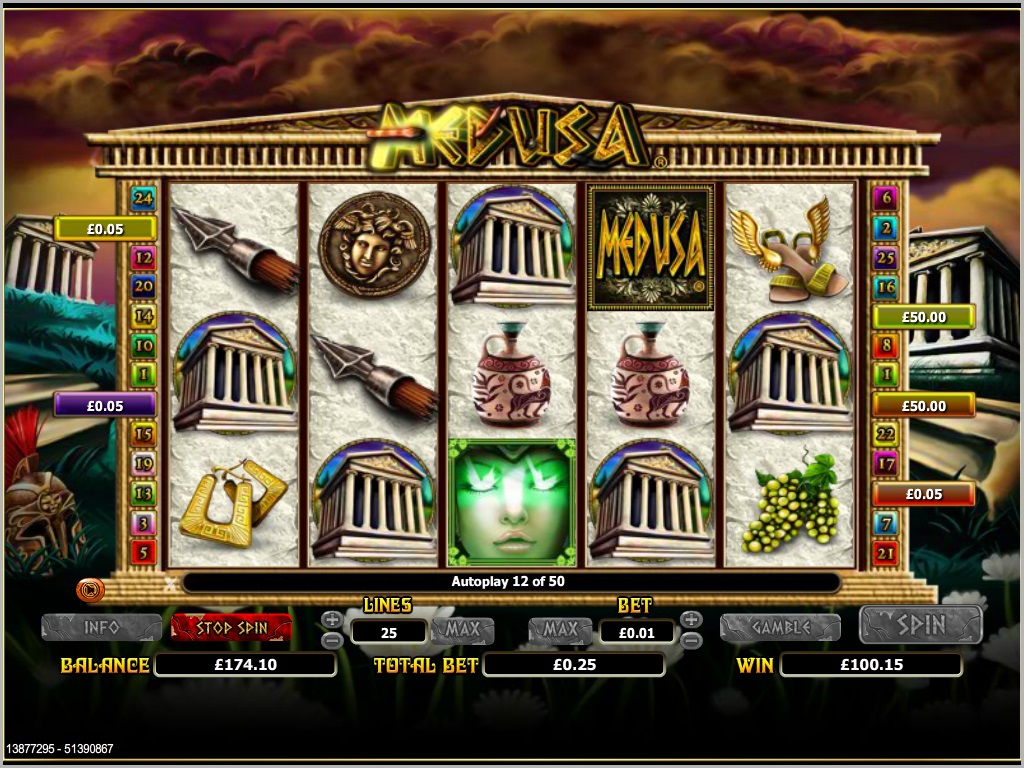Image resolution: width=1024 pixels, height=768 pixels.
Task: Open the INFO paytable
Action: tap(101, 627)
